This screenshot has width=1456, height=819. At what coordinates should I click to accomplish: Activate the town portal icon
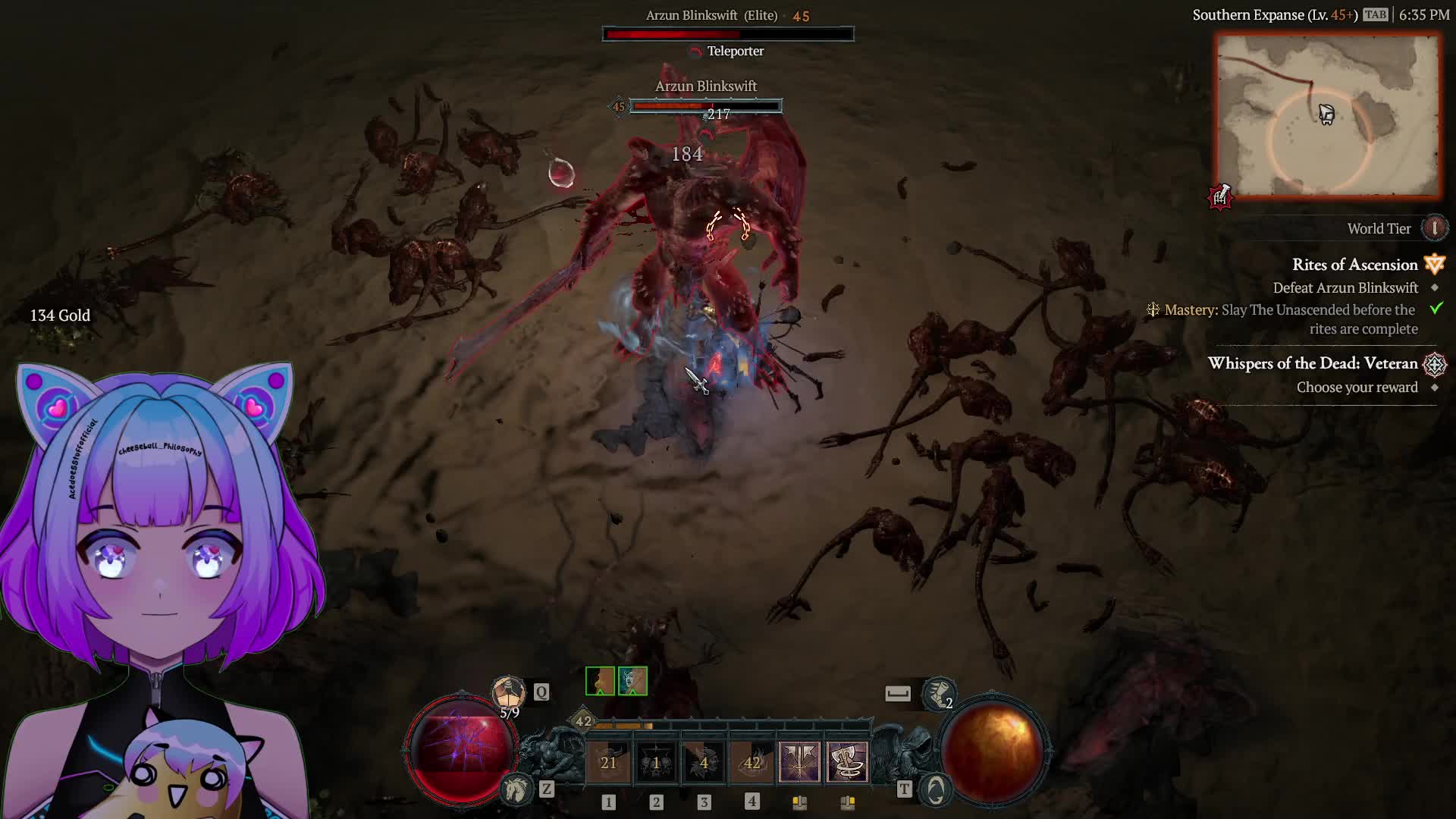pos(936,790)
